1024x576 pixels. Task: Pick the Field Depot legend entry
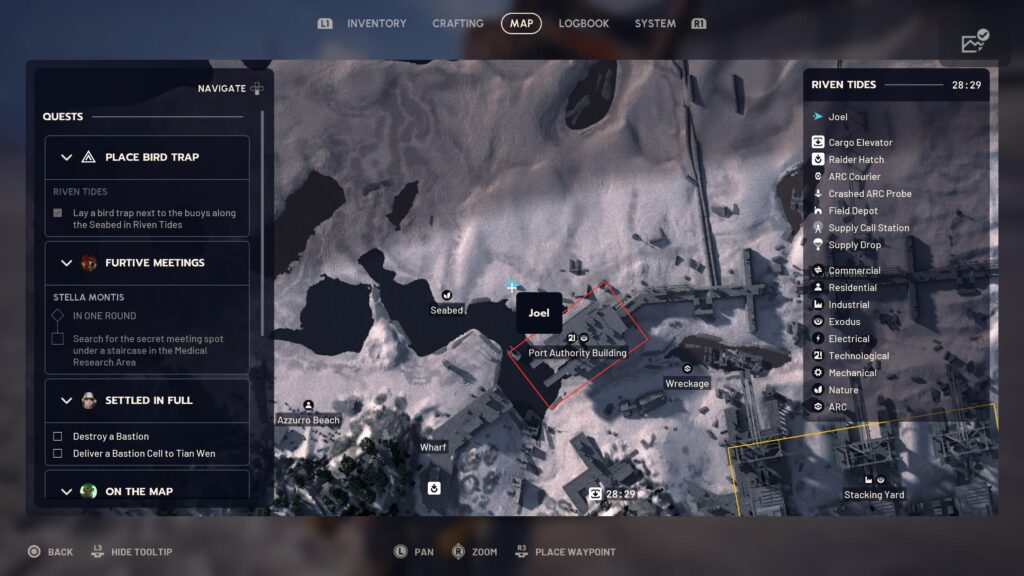(x=853, y=211)
